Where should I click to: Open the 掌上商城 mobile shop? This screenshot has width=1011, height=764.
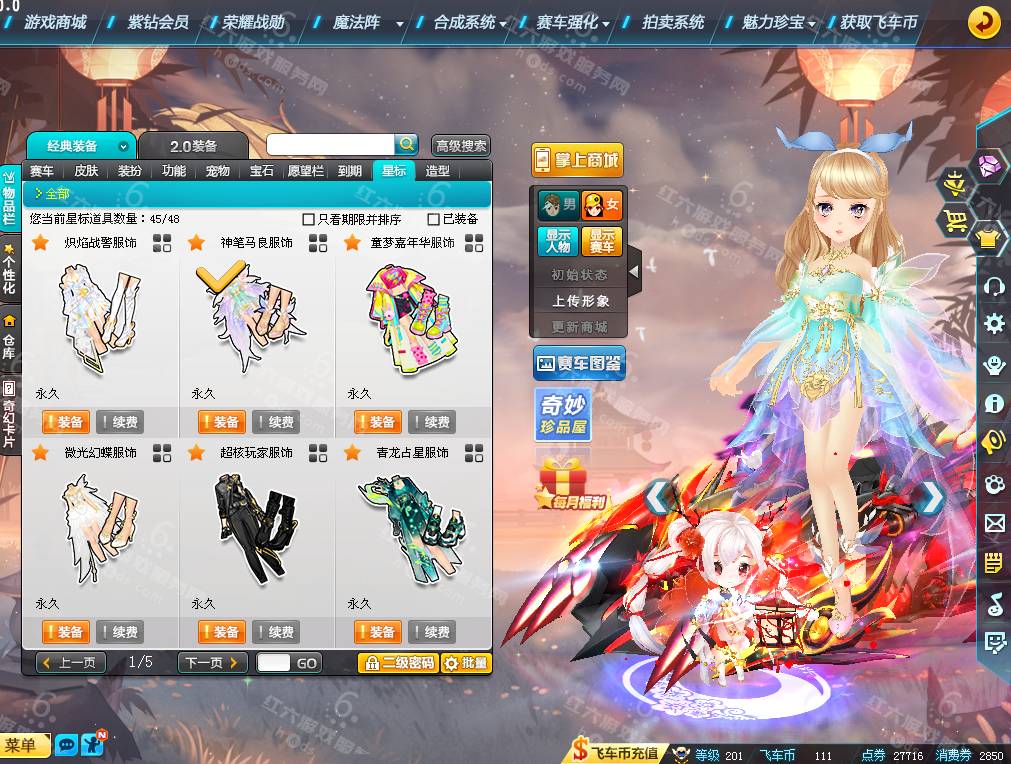click(x=577, y=160)
